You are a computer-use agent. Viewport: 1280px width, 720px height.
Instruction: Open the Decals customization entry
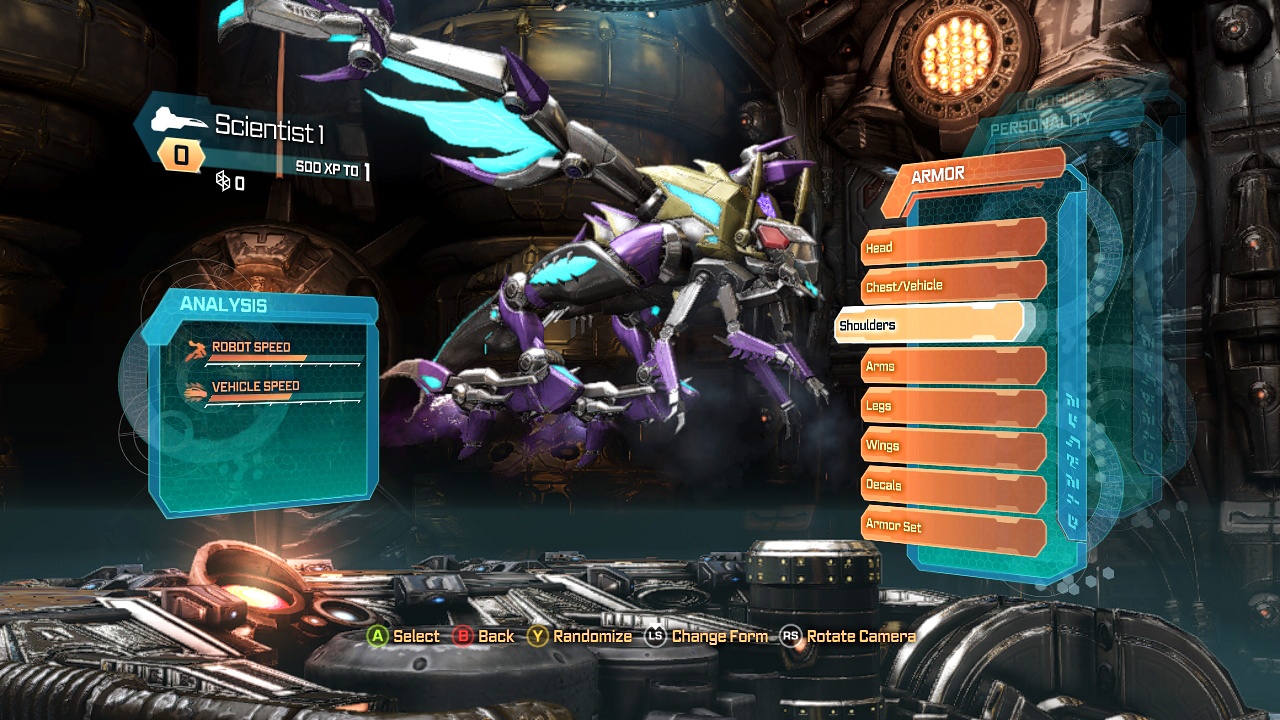[x=952, y=485]
